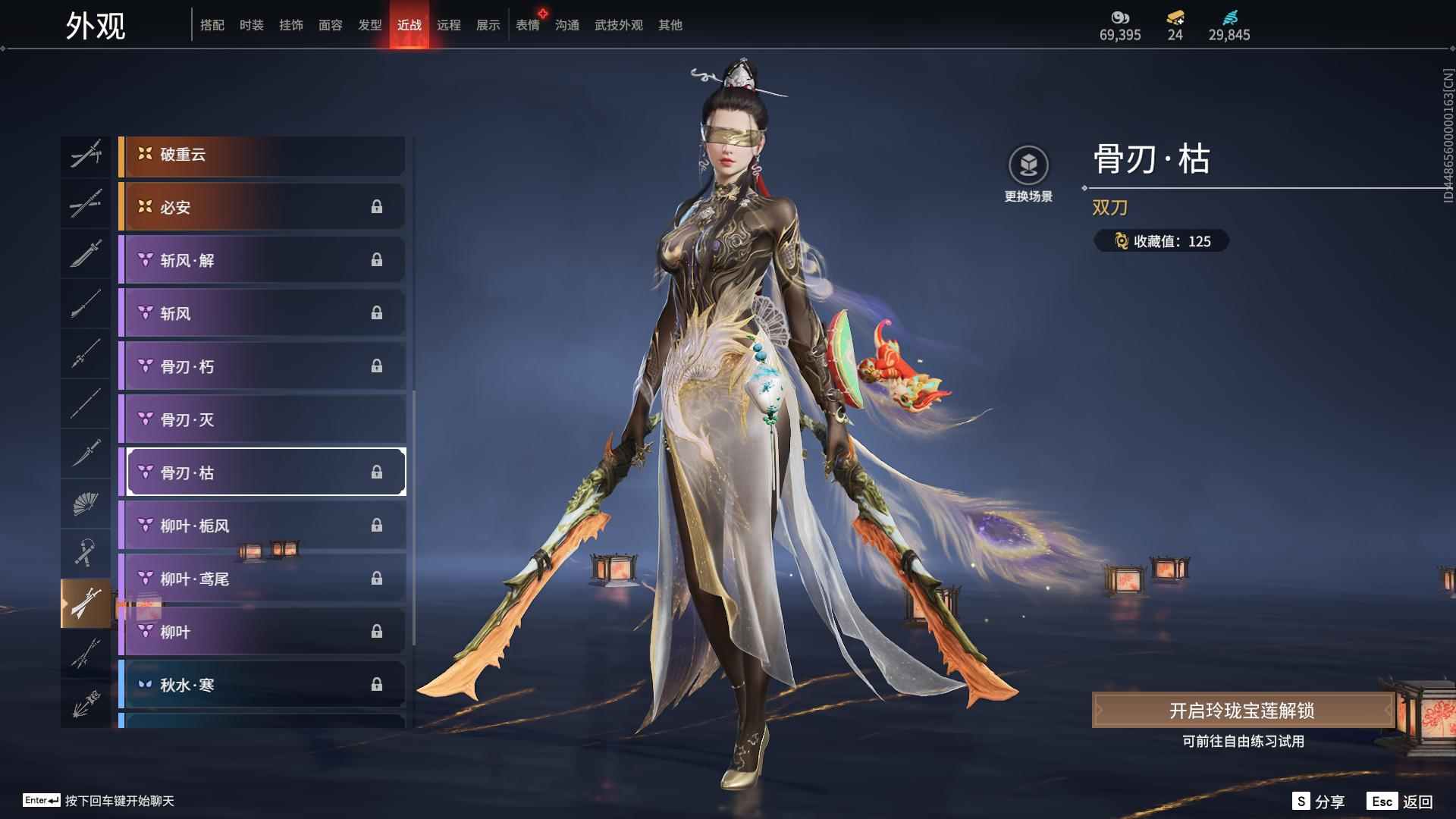Open the 时装 menu item

click(x=252, y=24)
